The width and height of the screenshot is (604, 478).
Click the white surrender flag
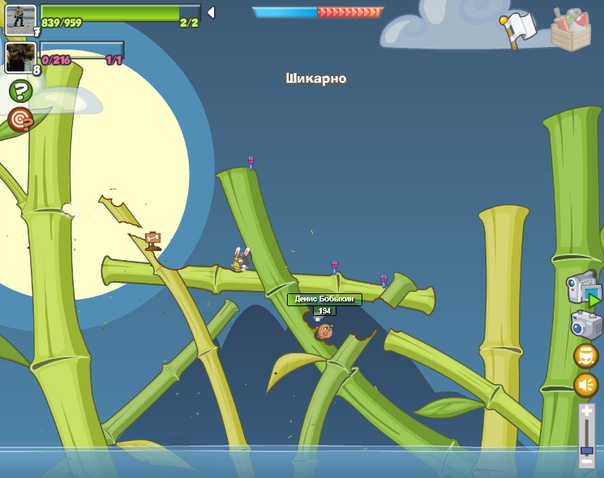[517, 29]
